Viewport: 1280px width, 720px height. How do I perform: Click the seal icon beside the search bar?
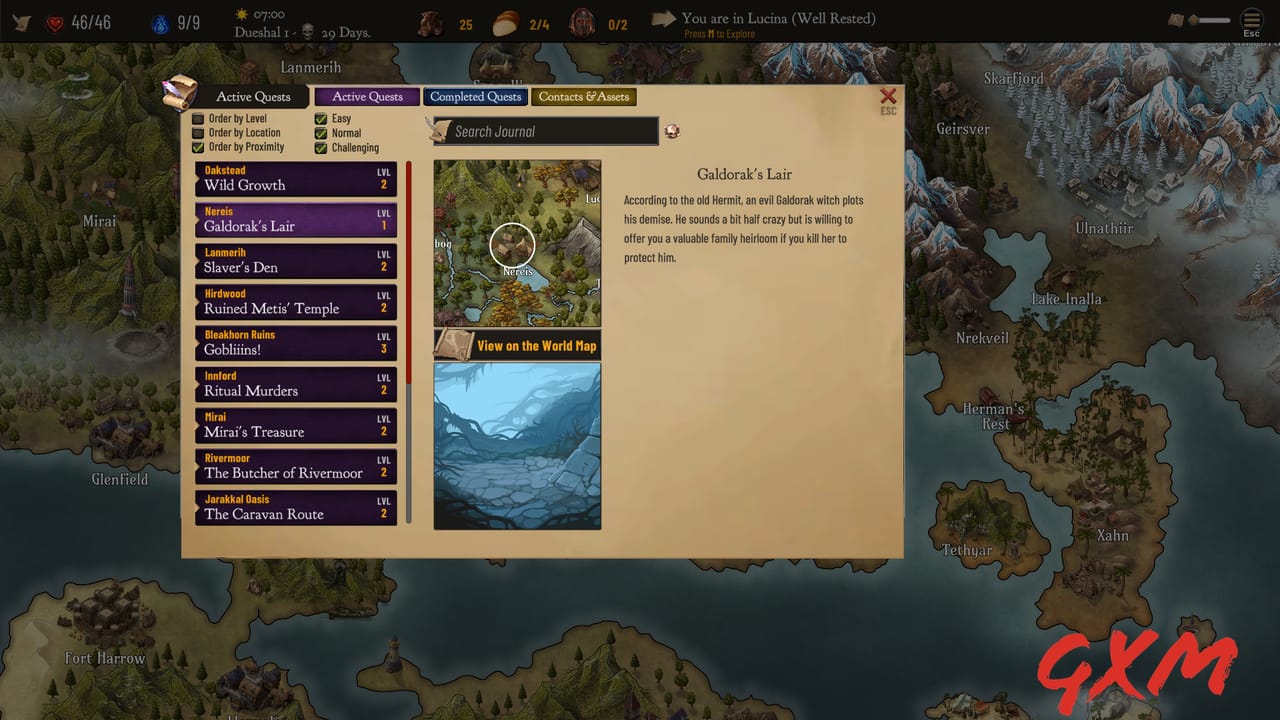tap(671, 131)
